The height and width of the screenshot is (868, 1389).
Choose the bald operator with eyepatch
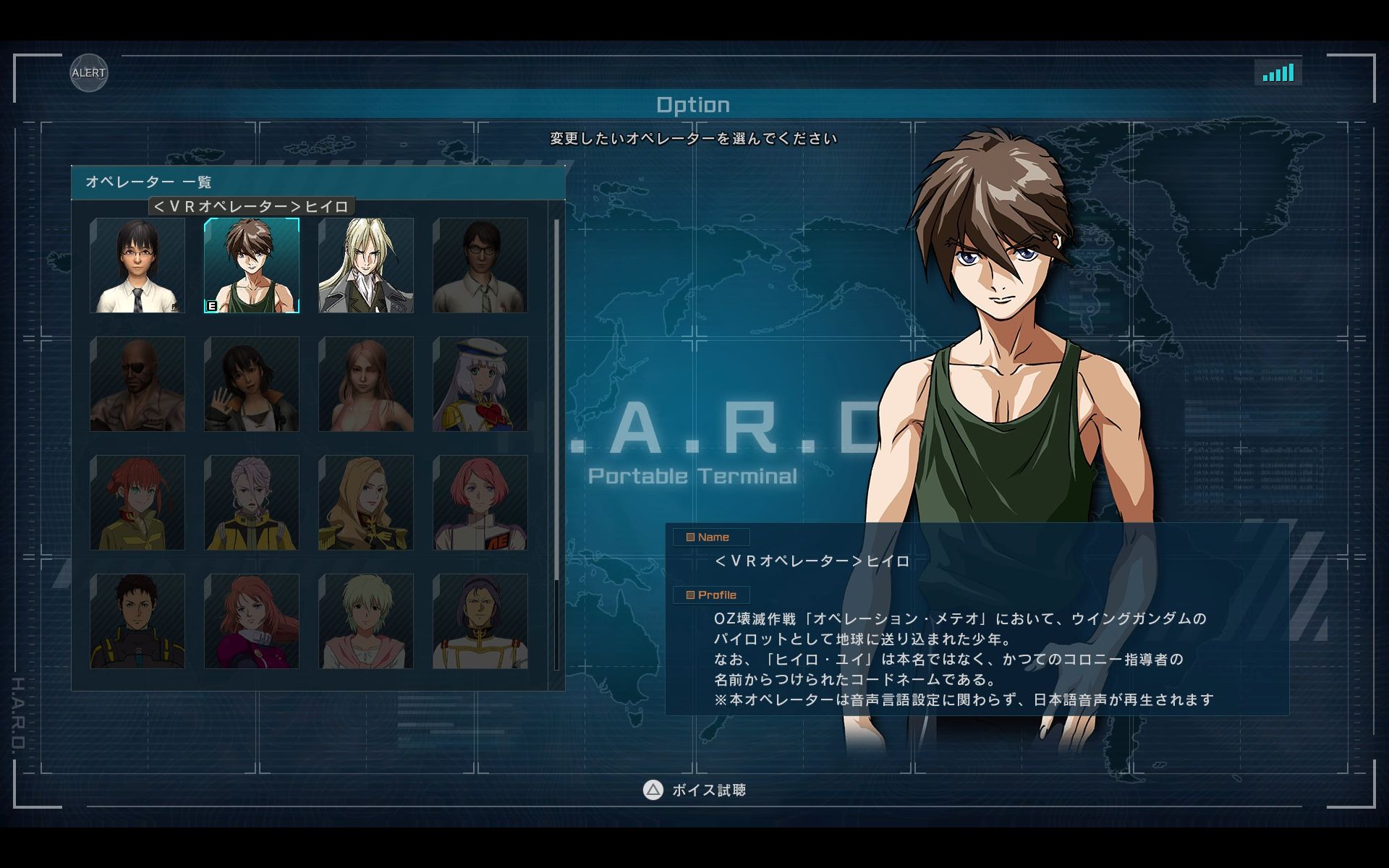pos(137,384)
